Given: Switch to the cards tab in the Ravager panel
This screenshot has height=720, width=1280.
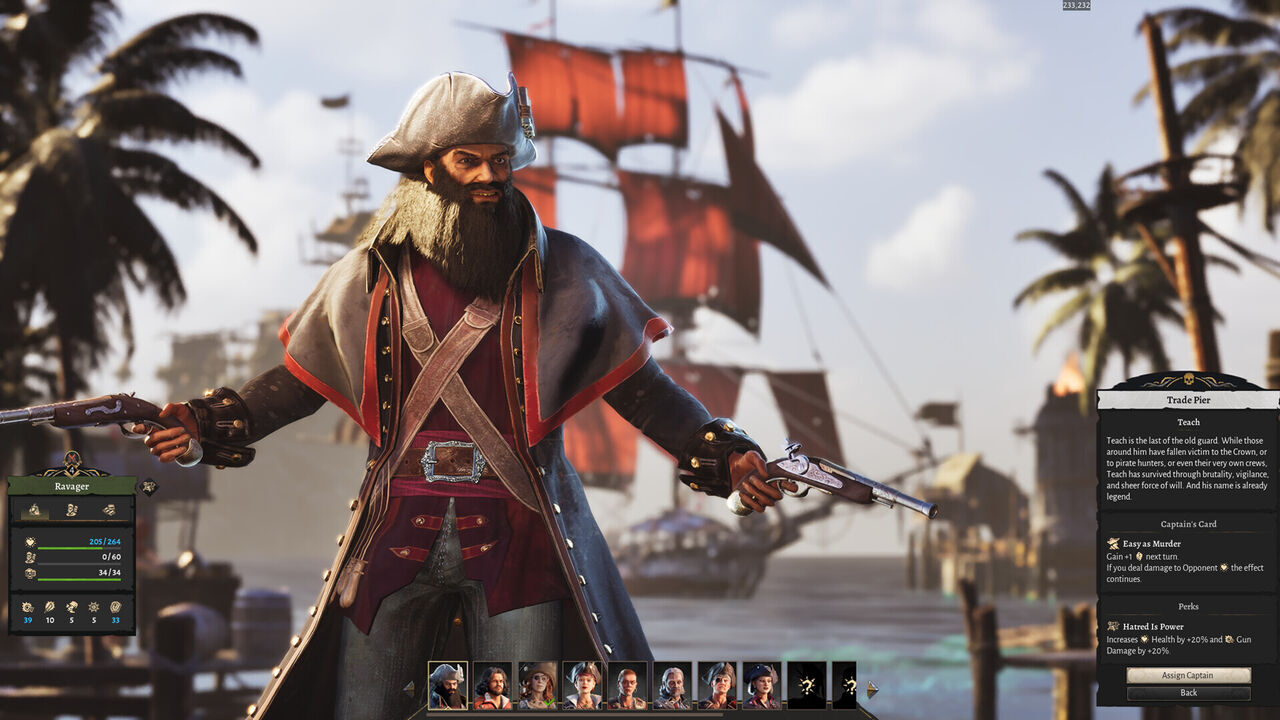Looking at the screenshot, I should pos(109,511).
